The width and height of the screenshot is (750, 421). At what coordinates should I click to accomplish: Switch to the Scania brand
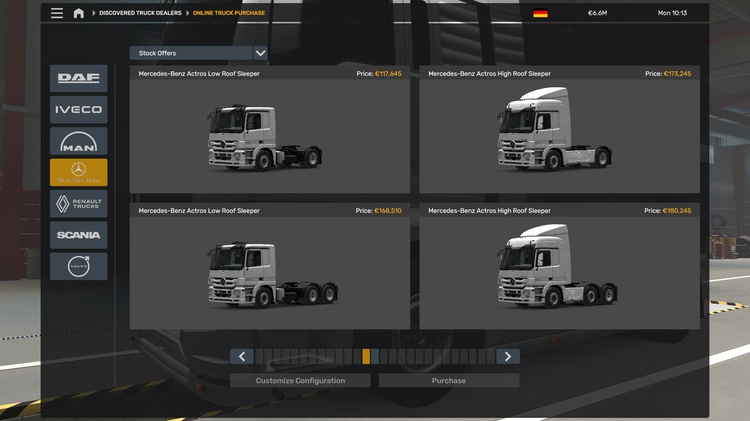[x=78, y=235]
